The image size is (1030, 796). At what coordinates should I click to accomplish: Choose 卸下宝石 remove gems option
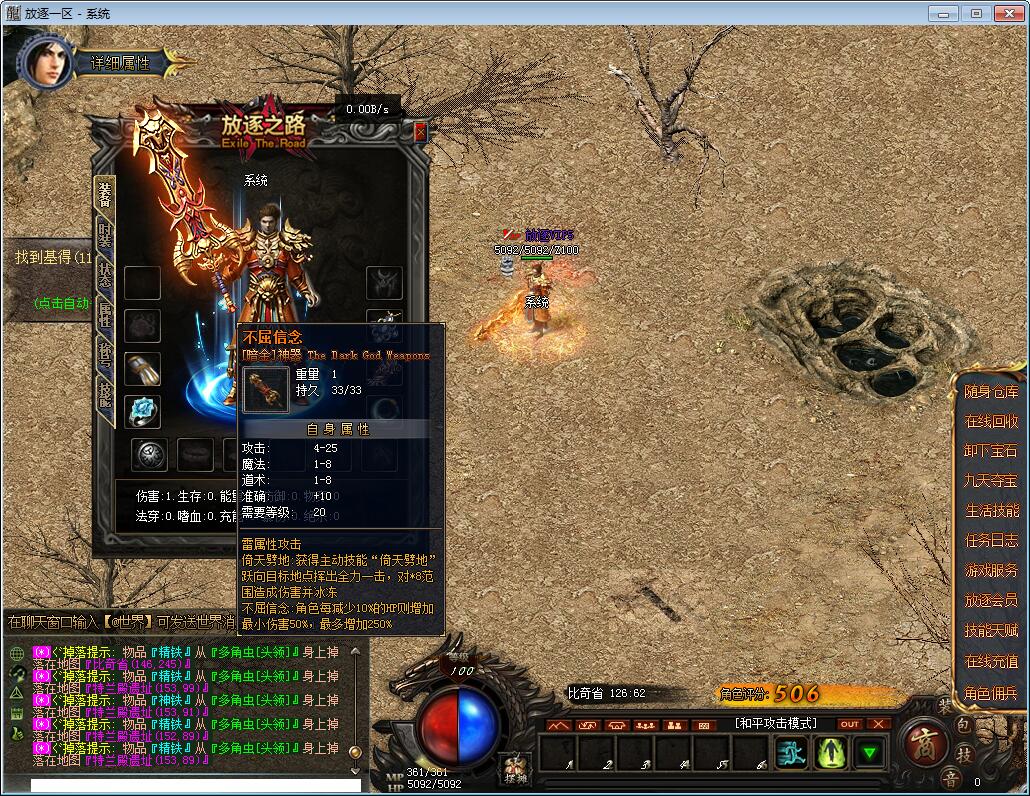[x=991, y=452]
